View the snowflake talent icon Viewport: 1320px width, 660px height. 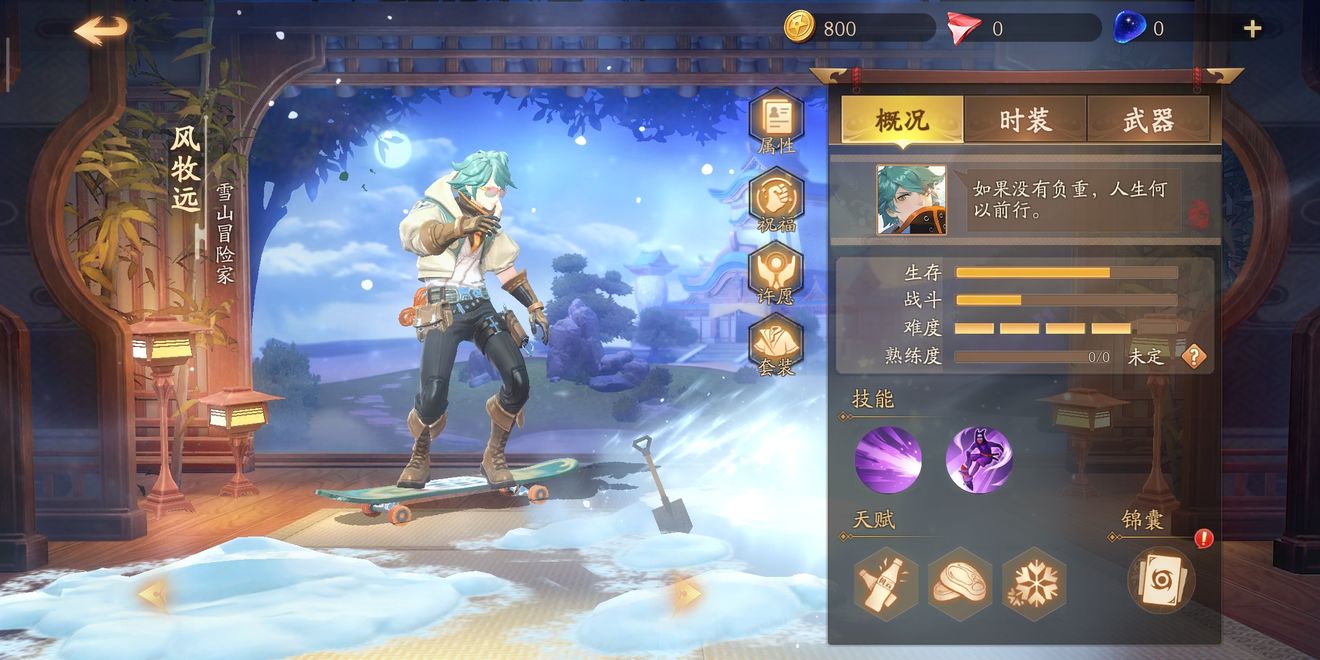click(1034, 584)
